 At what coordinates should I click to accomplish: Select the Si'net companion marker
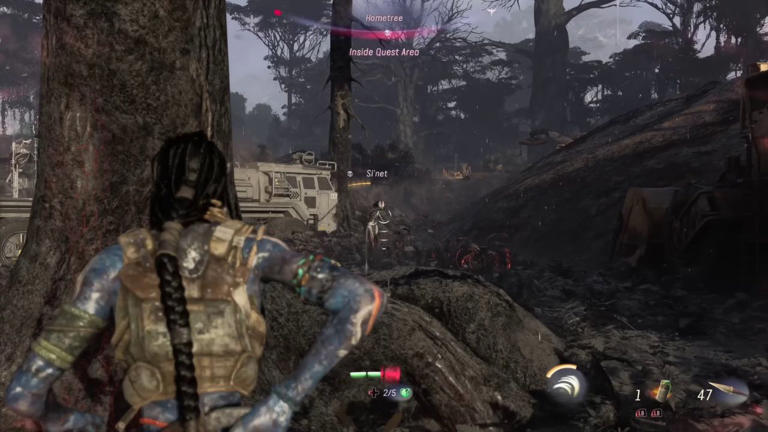[x=350, y=174]
